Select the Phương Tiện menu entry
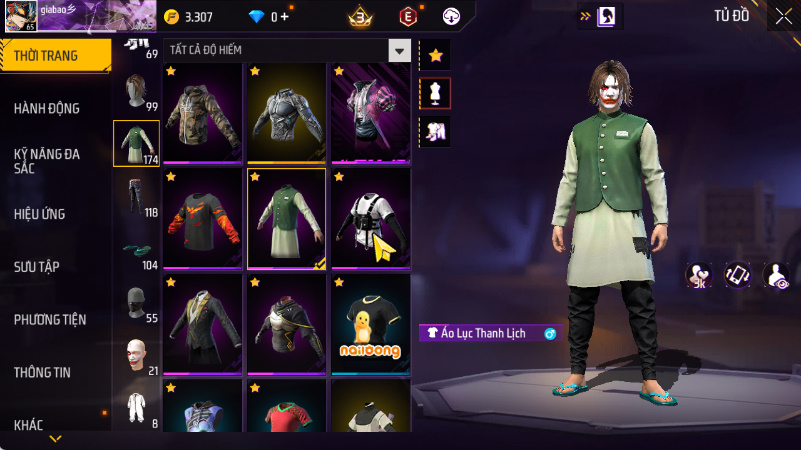This screenshot has height=450, width=801. 50,319
